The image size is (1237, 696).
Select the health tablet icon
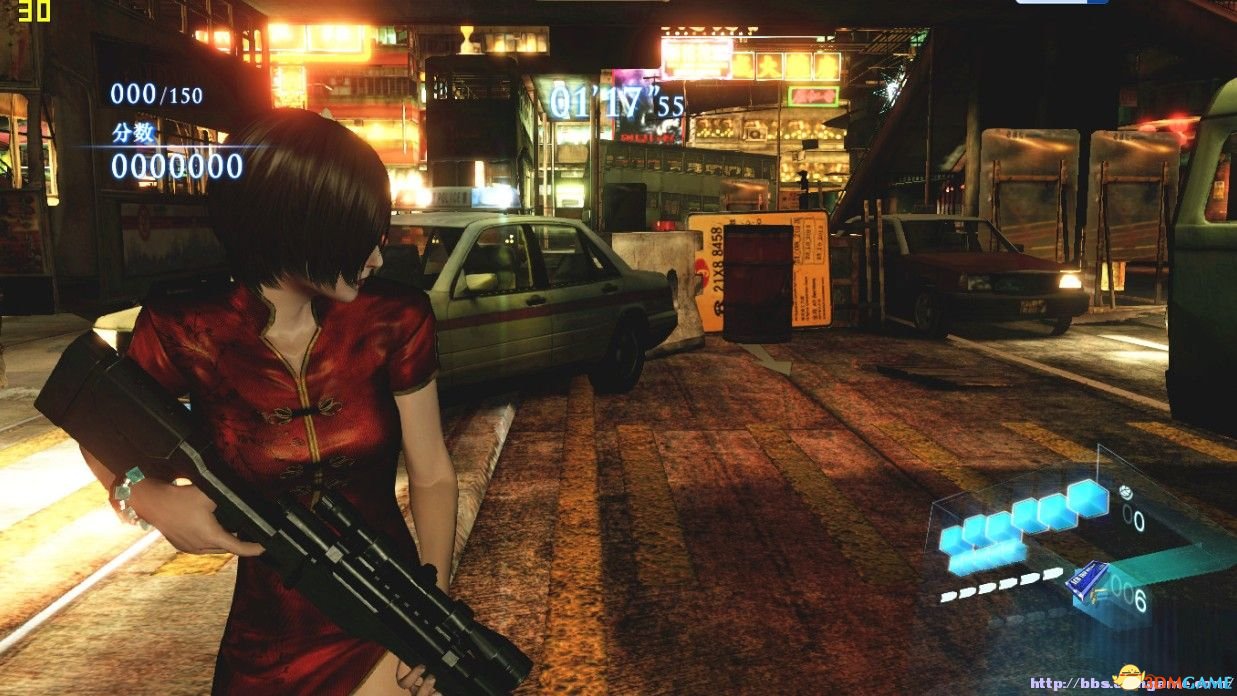pos(1125,492)
